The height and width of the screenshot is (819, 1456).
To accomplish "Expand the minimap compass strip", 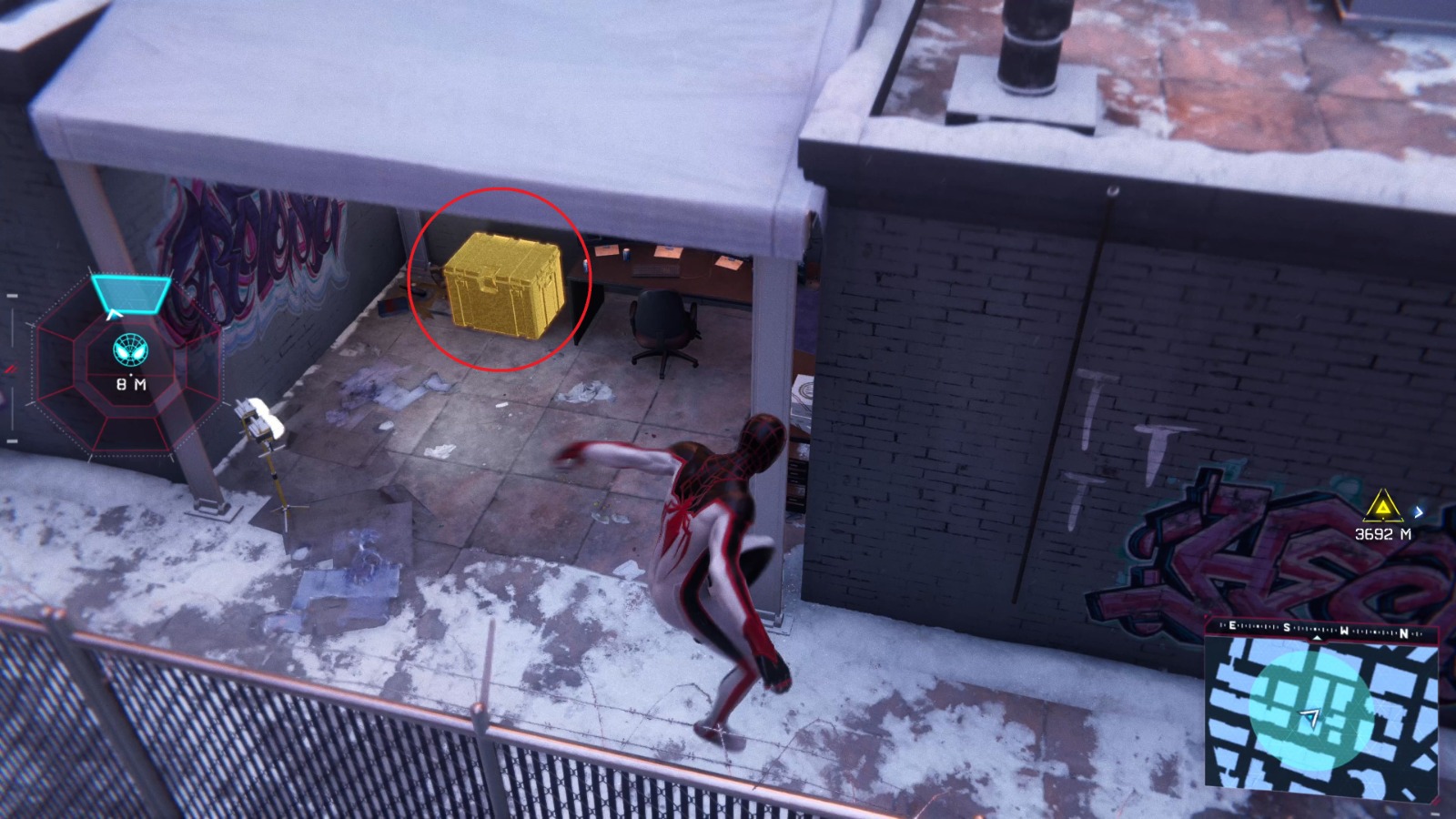I will pyautogui.click(x=1317, y=628).
